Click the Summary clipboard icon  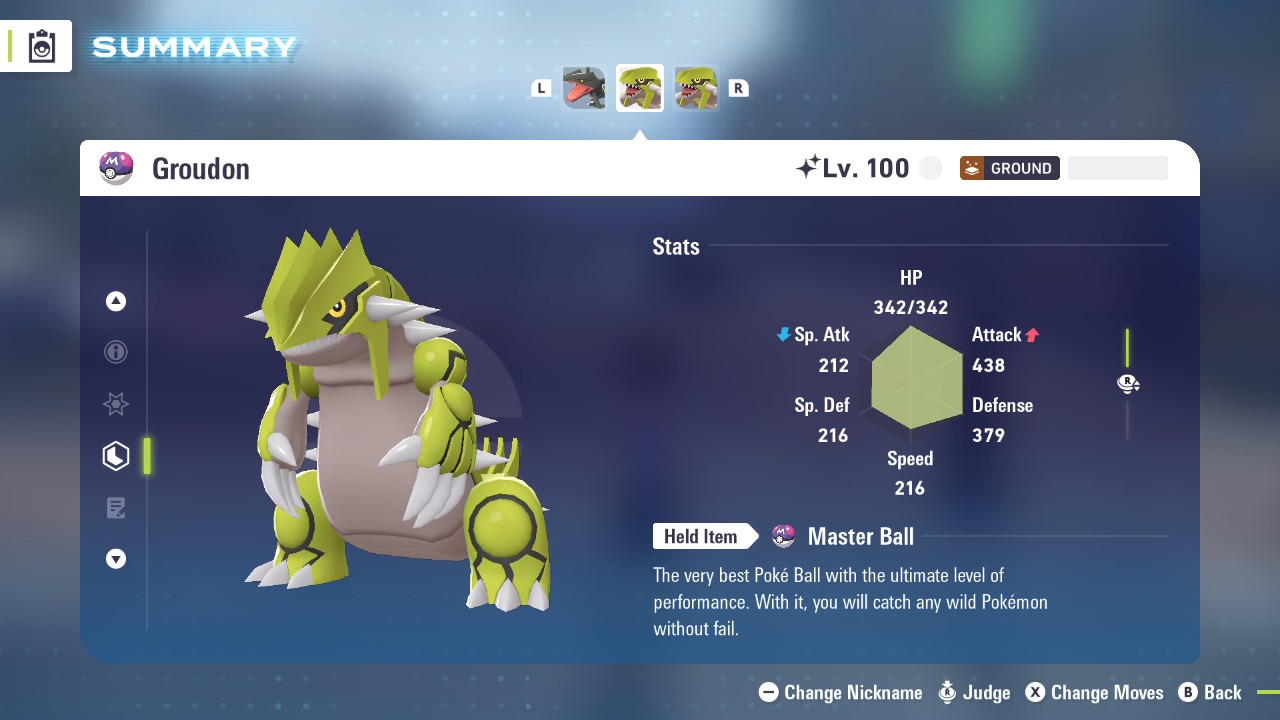point(42,46)
